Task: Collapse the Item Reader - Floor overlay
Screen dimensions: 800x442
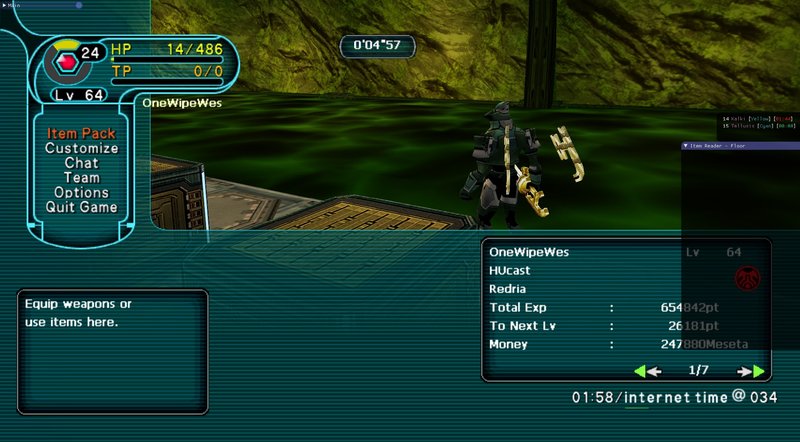Action: coord(686,146)
